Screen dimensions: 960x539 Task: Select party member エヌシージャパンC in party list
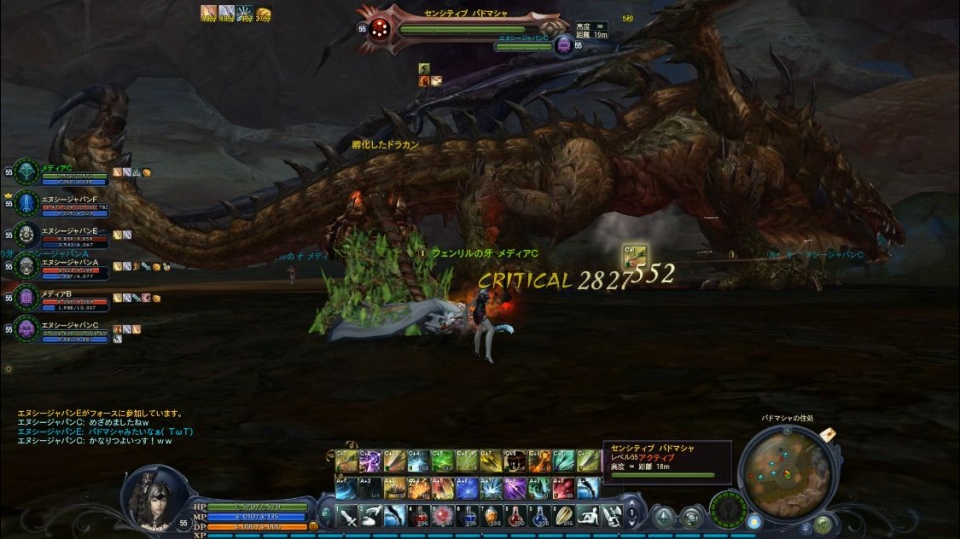pos(27,328)
